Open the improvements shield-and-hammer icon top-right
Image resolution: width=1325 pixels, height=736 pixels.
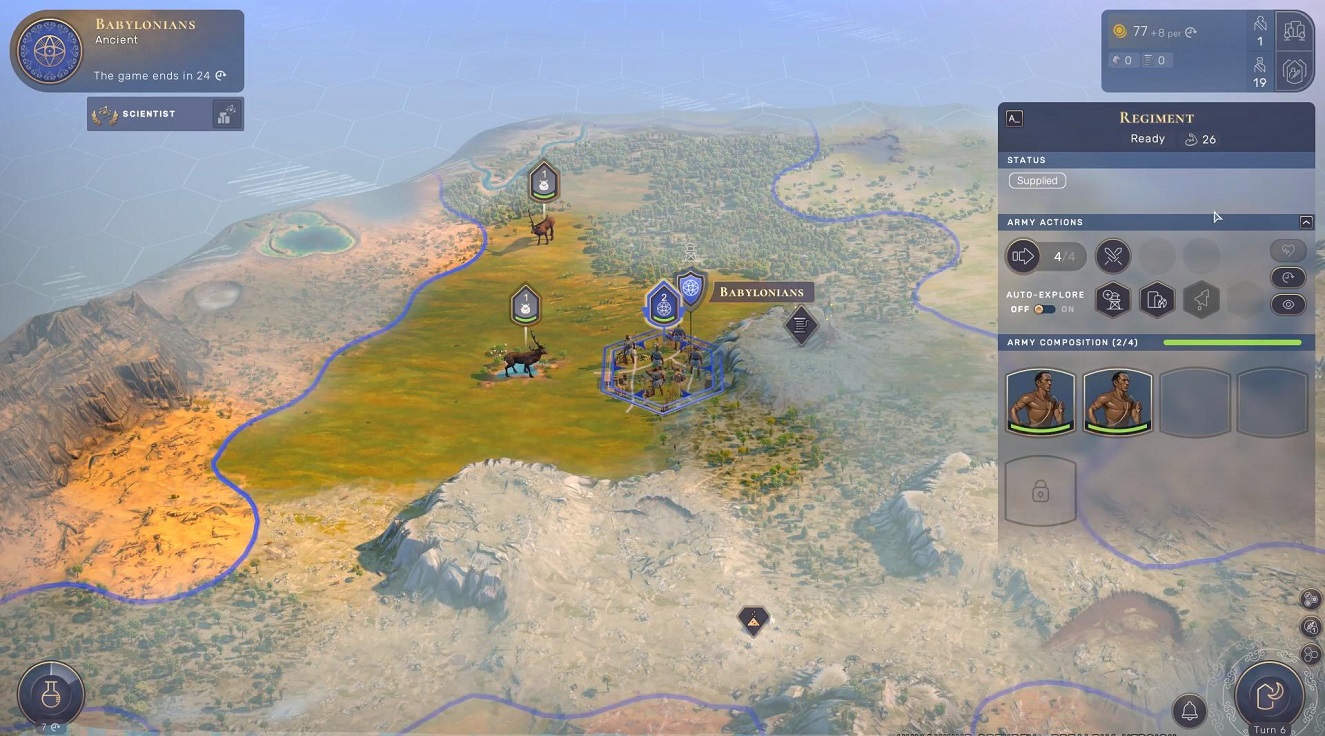tap(1294, 71)
